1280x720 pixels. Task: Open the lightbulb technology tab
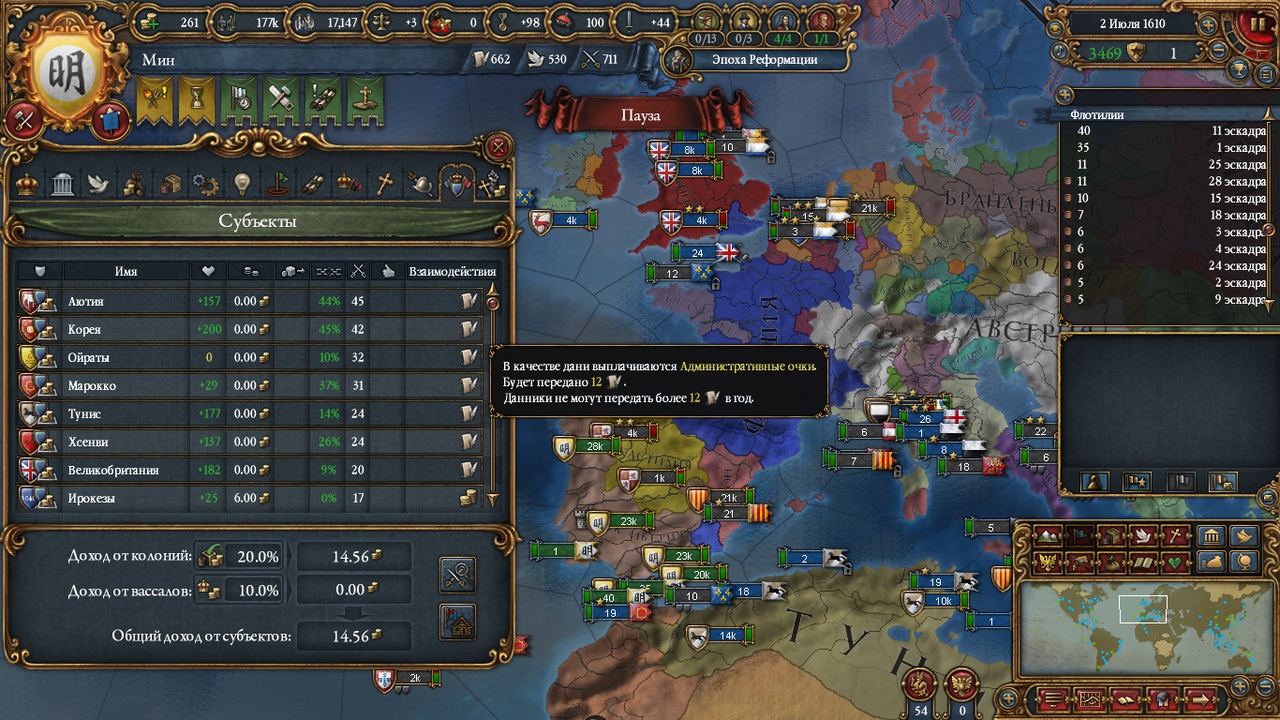[x=241, y=184]
